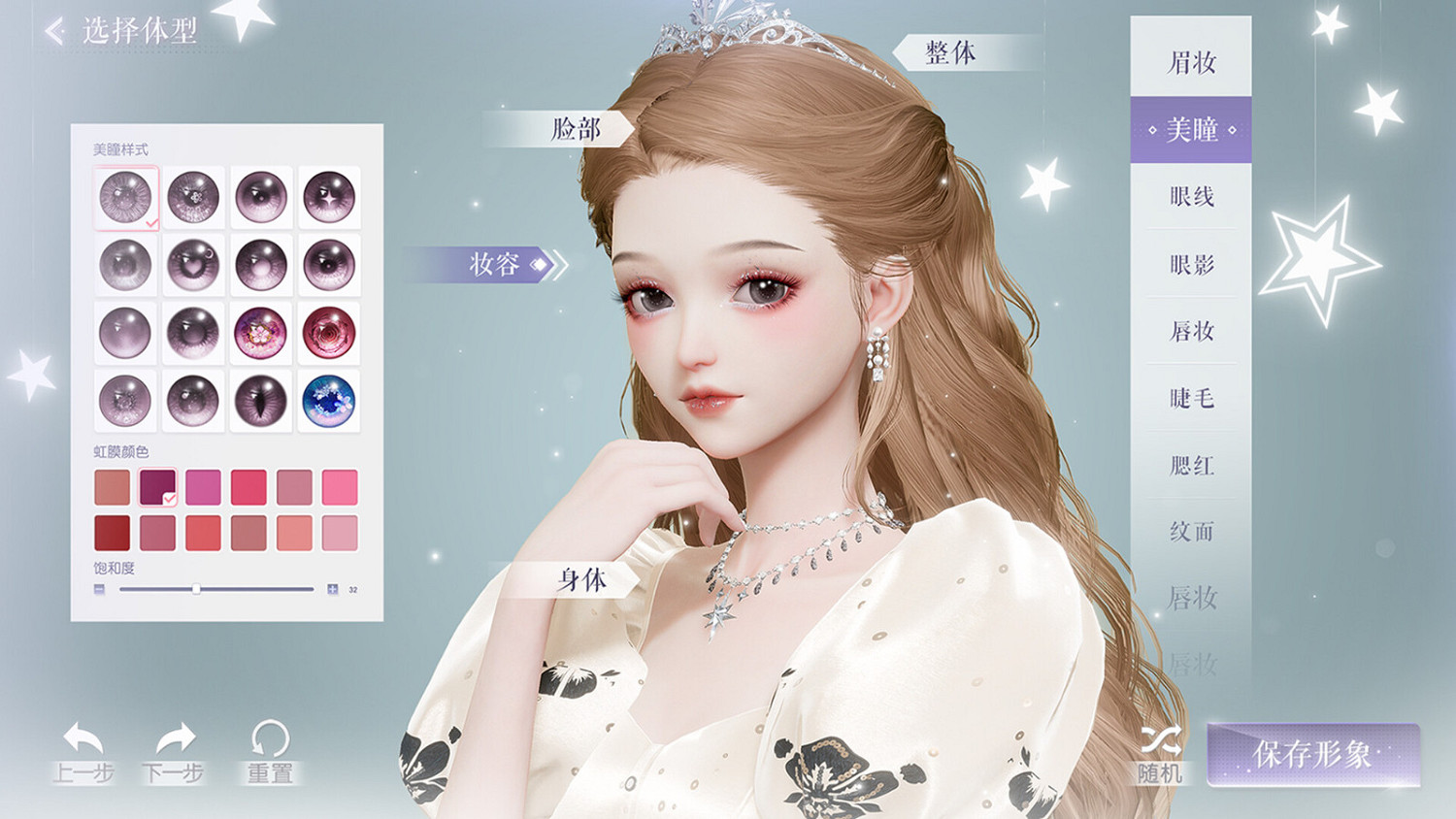Click the minus icon to lower 饱和度
The height and width of the screenshot is (819, 1456).
(x=98, y=588)
